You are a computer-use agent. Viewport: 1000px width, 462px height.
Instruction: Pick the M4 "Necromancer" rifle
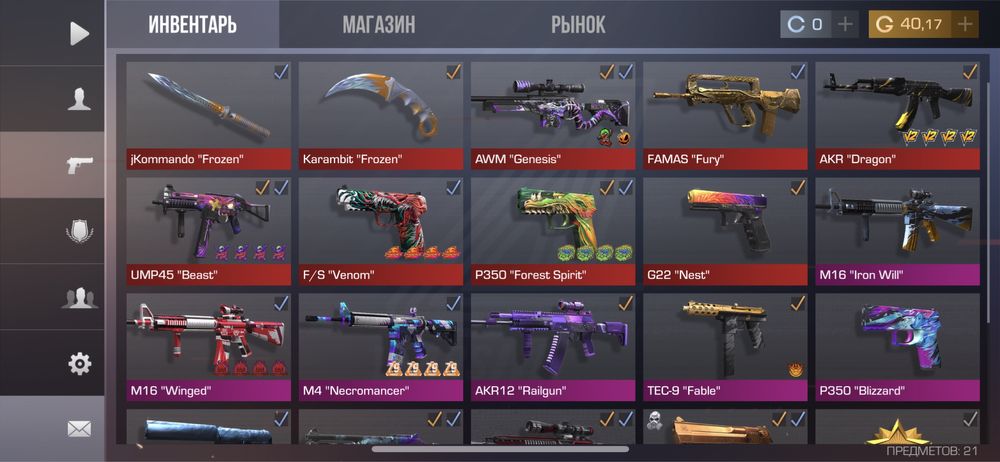(381, 346)
